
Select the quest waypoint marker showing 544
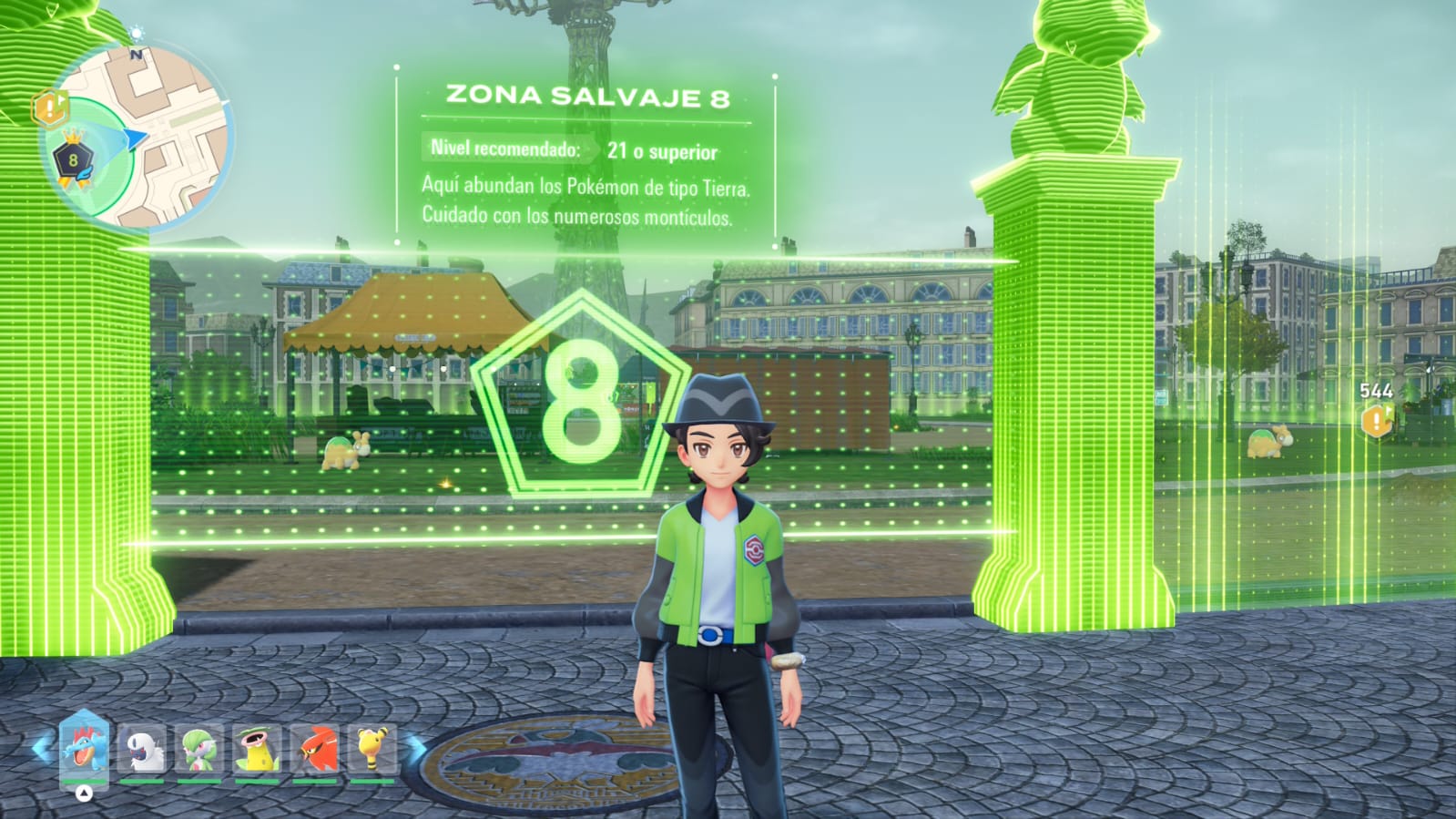[x=1376, y=420]
